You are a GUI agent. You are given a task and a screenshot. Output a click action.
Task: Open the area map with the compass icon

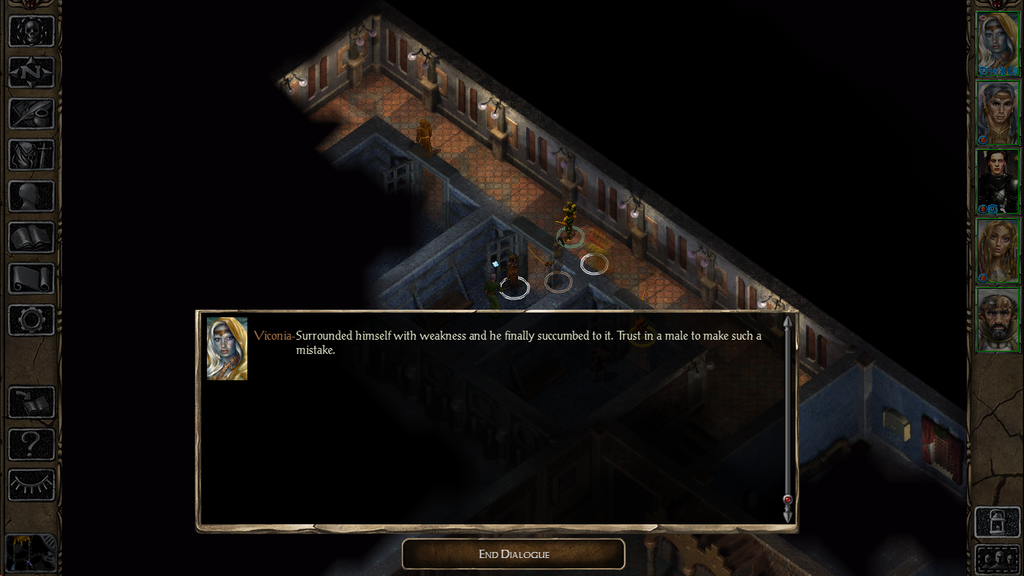pos(31,72)
